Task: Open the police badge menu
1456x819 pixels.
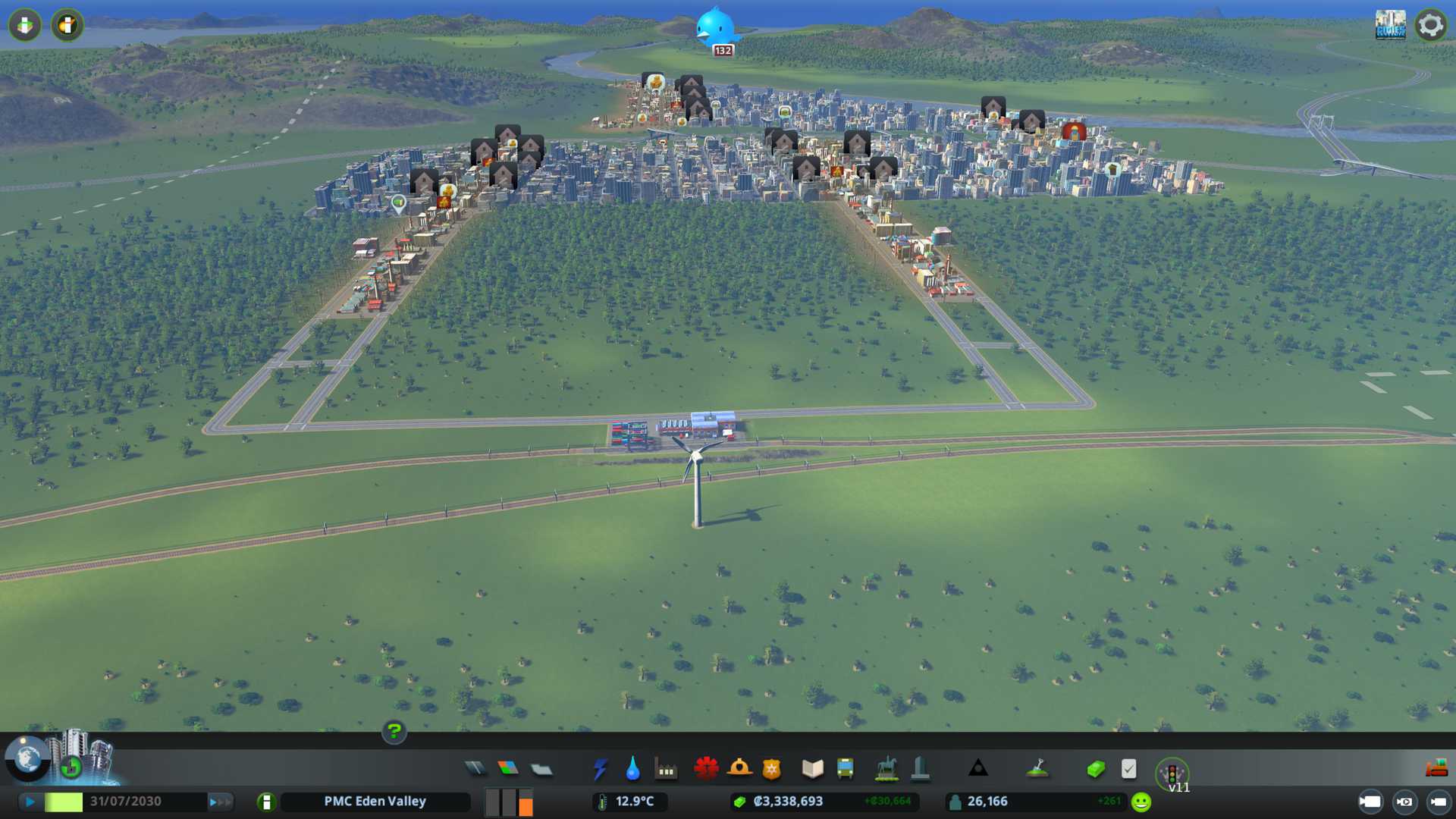Action: pyautogui.click(x=772, y=769)
